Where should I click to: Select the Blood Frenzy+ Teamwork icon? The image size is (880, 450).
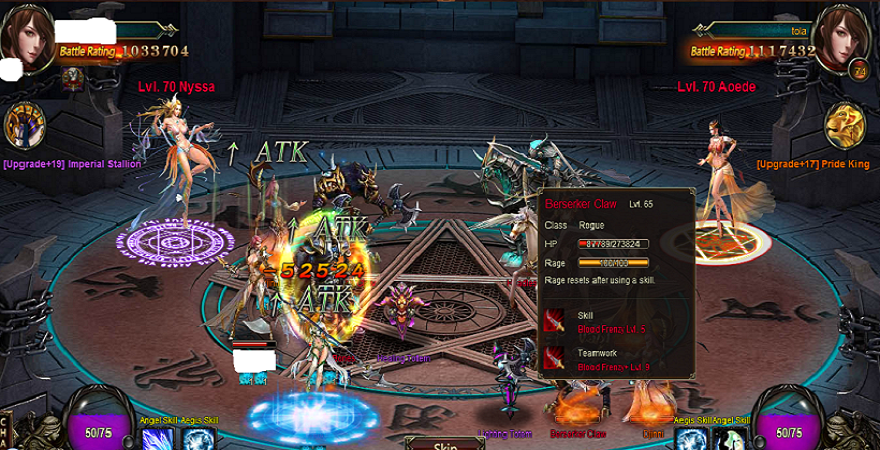[555, 358]
